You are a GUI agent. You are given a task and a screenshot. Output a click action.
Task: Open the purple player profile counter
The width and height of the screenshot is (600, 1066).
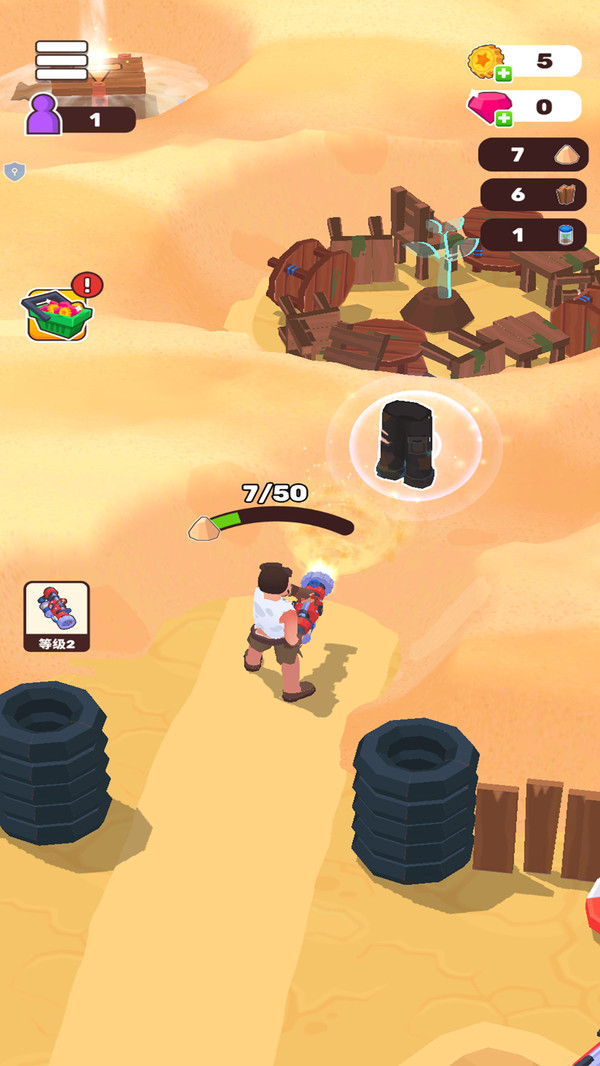tap(80, 119)
